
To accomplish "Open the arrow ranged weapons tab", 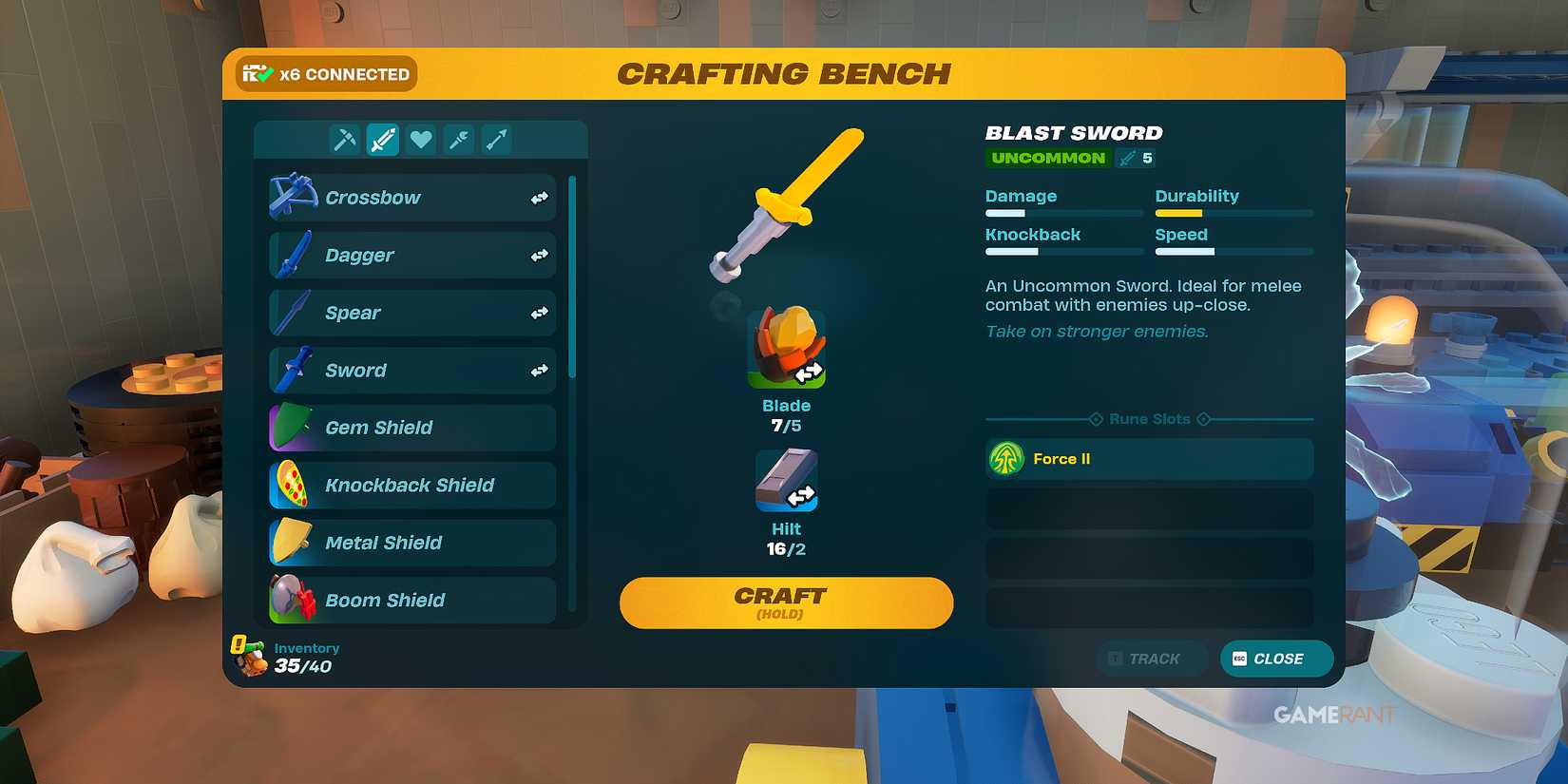I will click(x=496, y=139).
